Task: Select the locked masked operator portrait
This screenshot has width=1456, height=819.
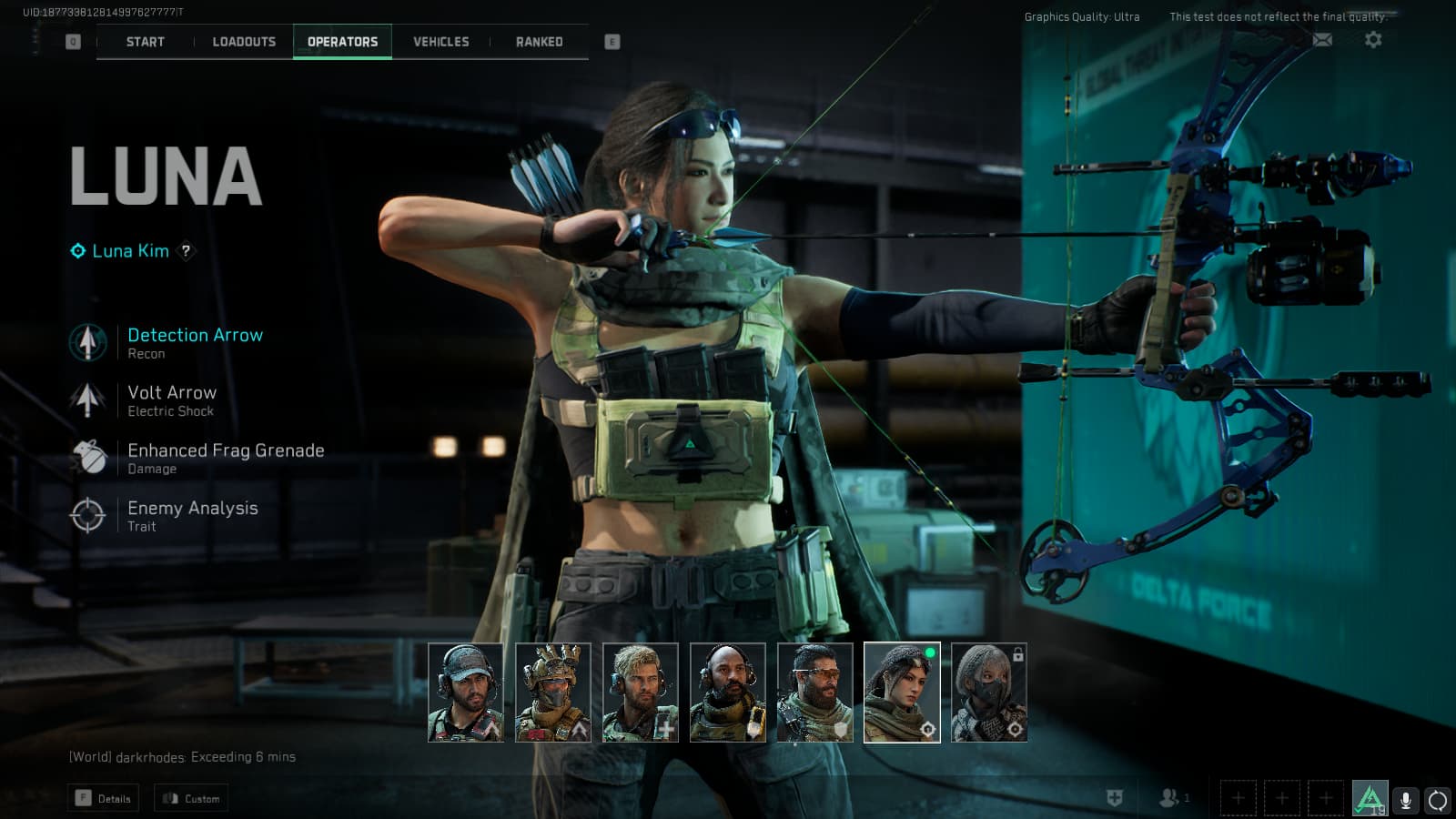Action: coord(989,693)
